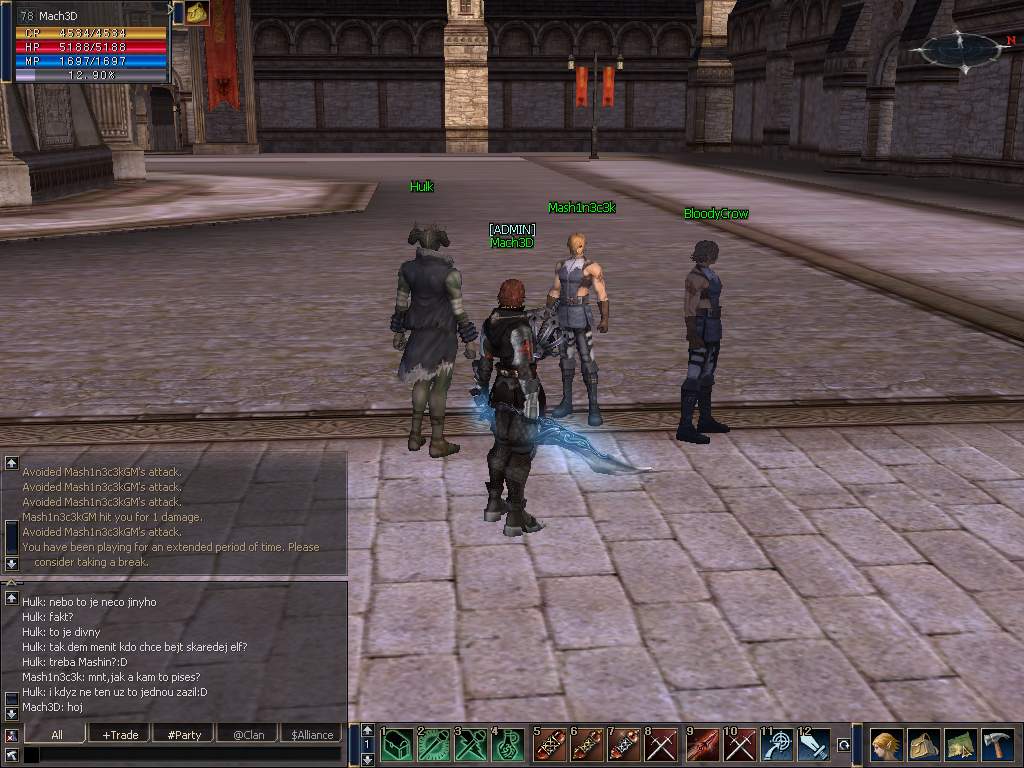Open the +Trade chat tab
Image resolution: width=1024 pixels, height=768 pixels.
click(x=120, y=734)
